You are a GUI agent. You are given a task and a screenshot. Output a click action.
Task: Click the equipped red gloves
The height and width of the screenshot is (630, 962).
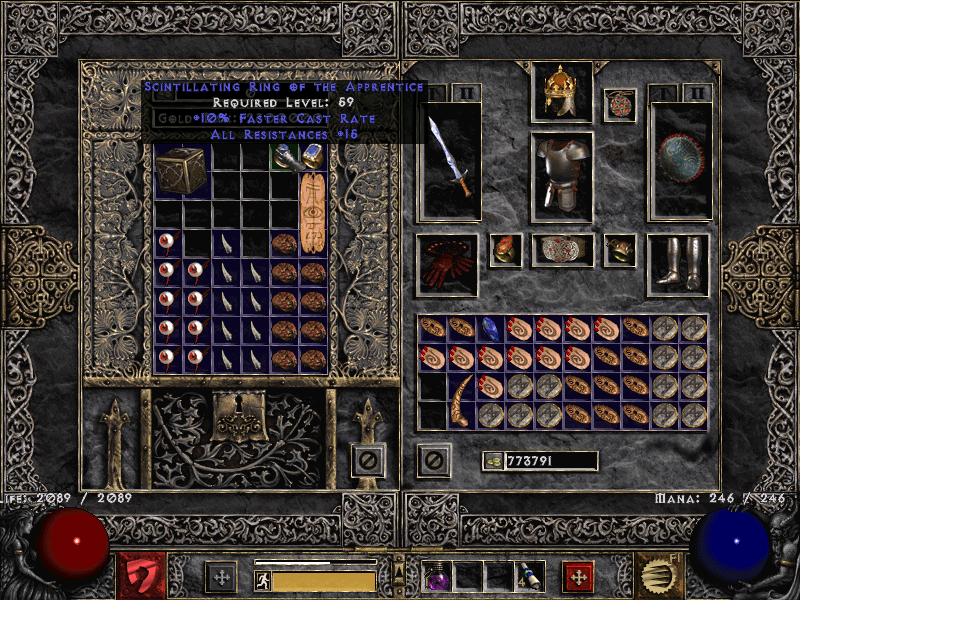click(x=446, y=266)
